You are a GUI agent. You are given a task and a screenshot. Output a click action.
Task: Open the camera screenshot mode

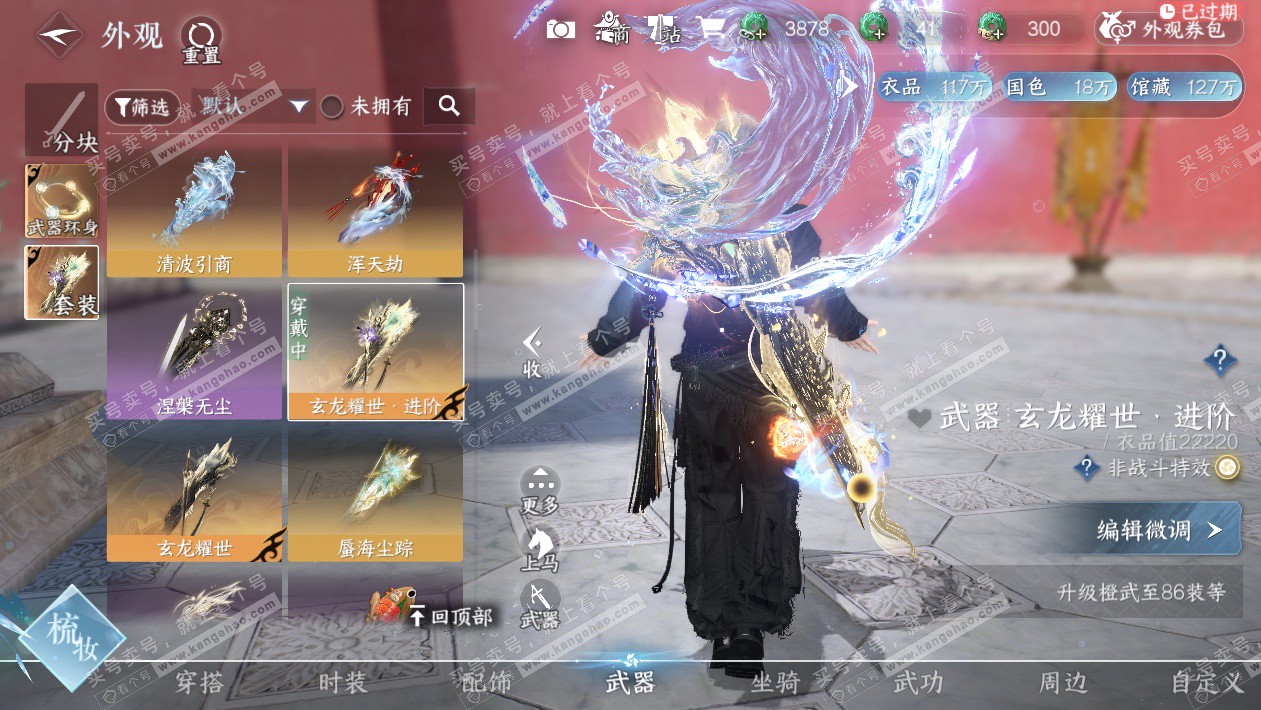[560, 29]
